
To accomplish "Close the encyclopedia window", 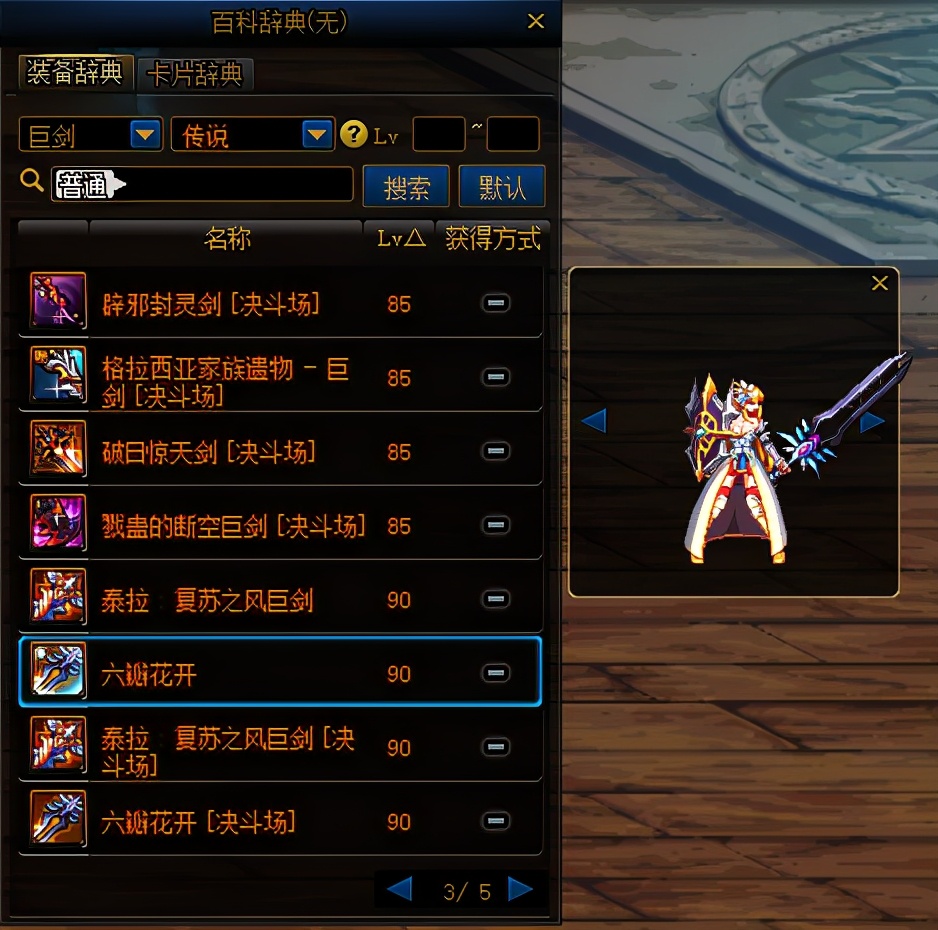I will click(x=536, y=21).
